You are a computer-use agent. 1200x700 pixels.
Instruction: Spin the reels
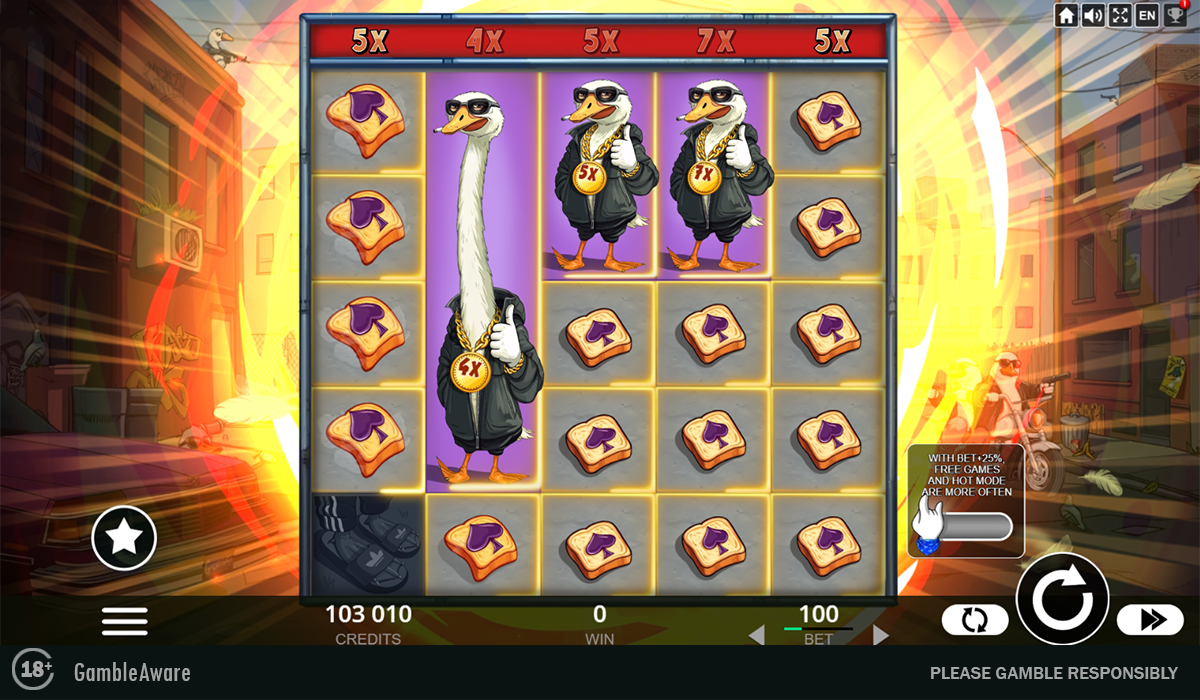(x=1062, y=599)
